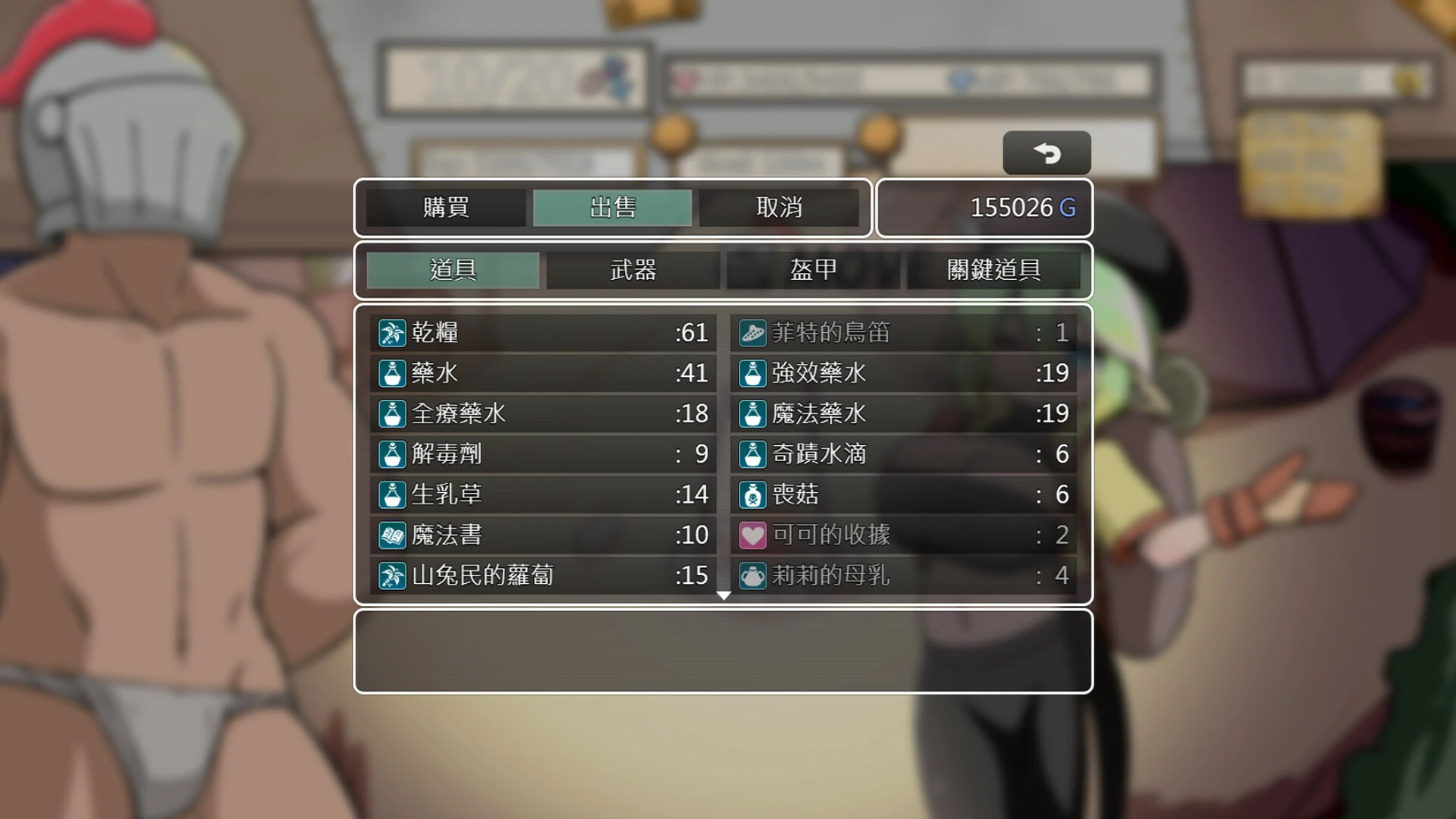Click the highlighted 出售 sell button
Screen dimensions: 1456x819
pyautogui.click(x=613, y=207)
